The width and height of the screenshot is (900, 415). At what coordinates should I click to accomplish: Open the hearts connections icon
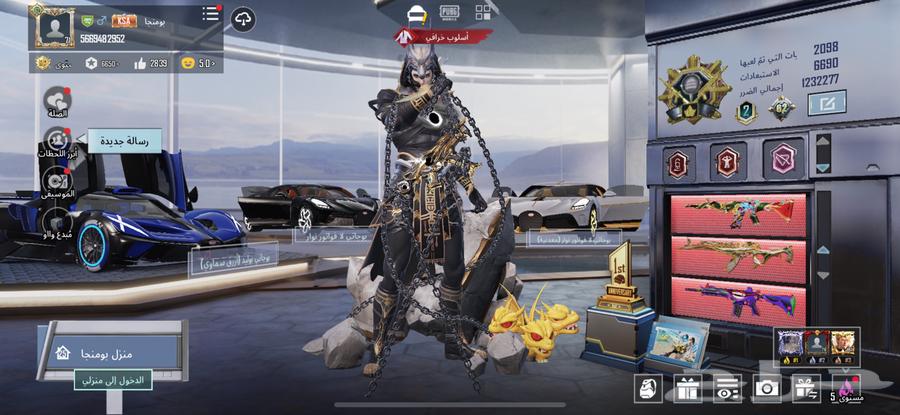(x=57, y=100)
